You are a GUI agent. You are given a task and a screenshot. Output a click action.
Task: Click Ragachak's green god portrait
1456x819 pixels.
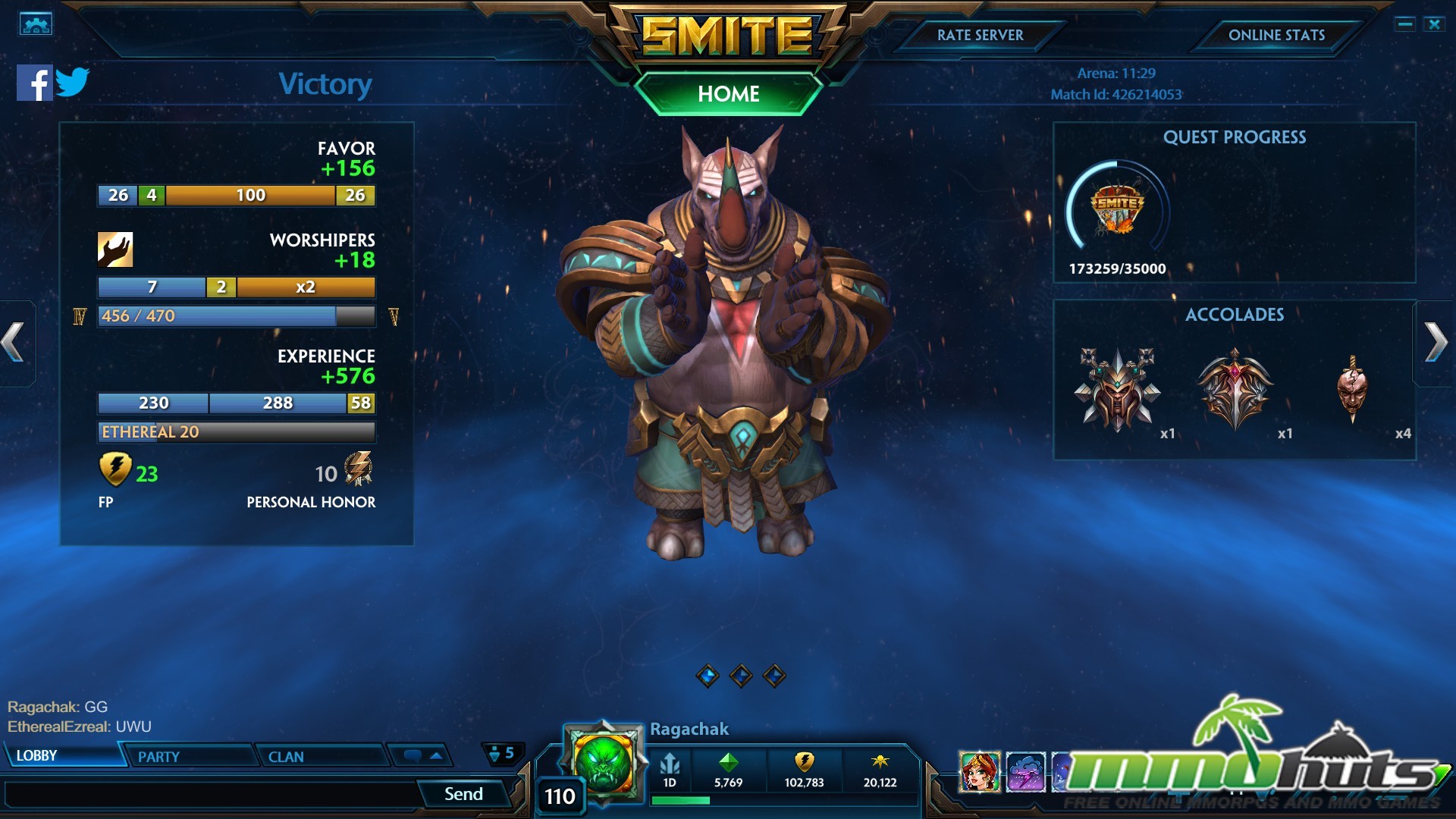tap(603, 762)
